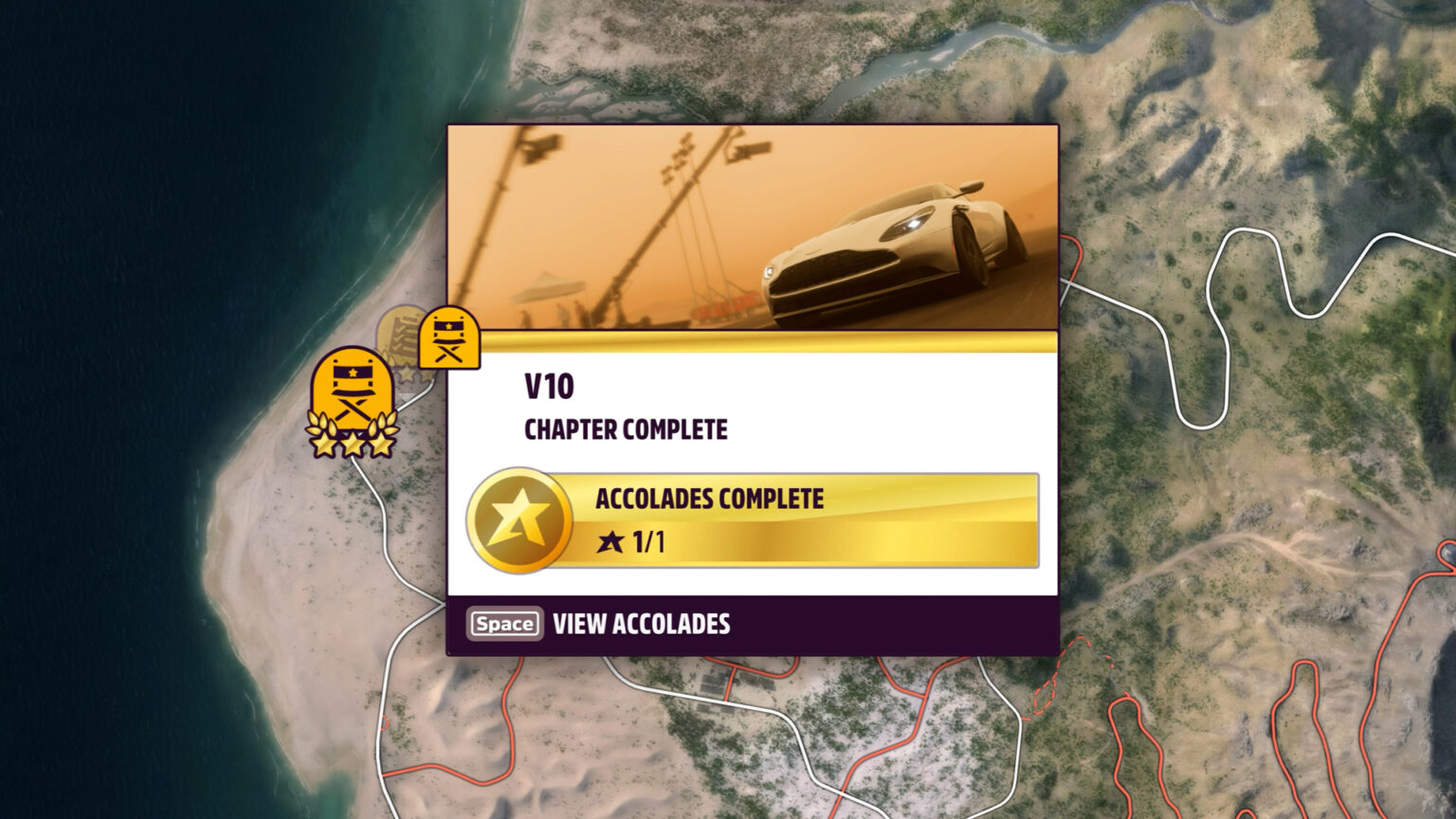Click the Aston Martin chapter preview image
Image resolution: width=1456 pixels, height=819 pixels.
click(x=752, y=225)
